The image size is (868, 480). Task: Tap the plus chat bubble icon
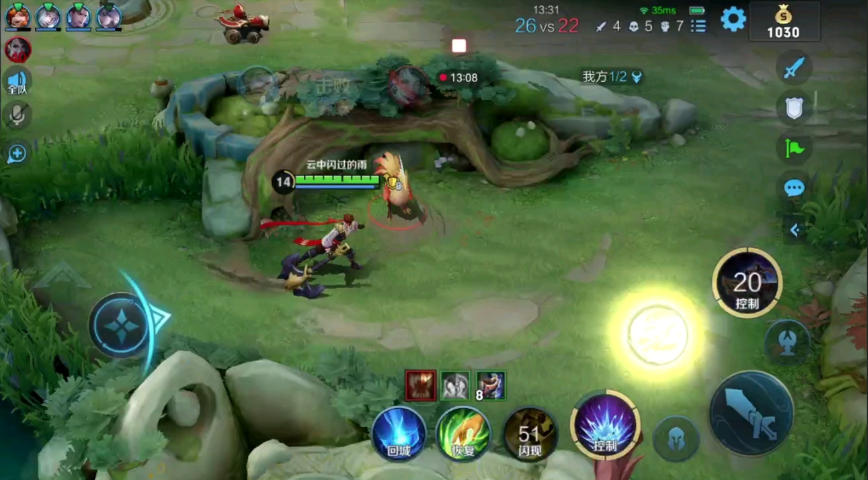coord(17,153)
